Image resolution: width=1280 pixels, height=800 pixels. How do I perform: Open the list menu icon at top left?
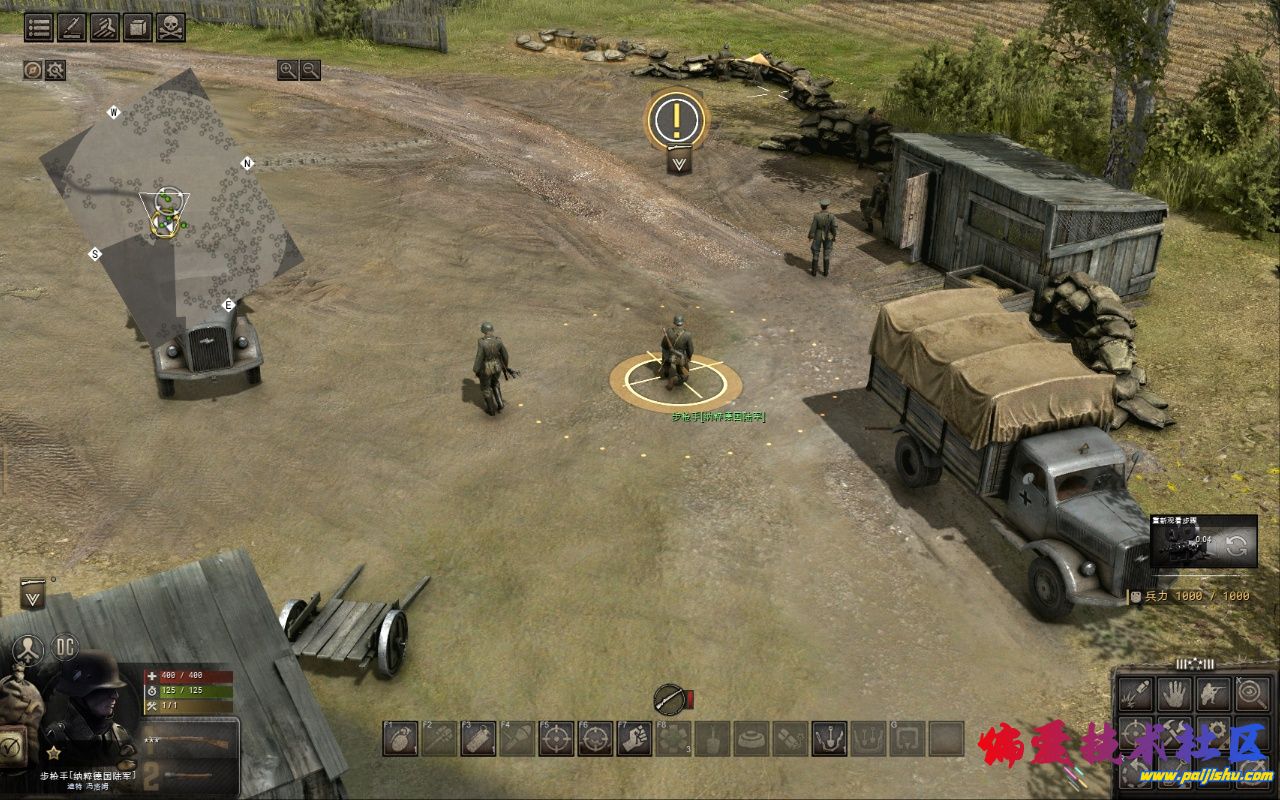[x=39, y=27]
